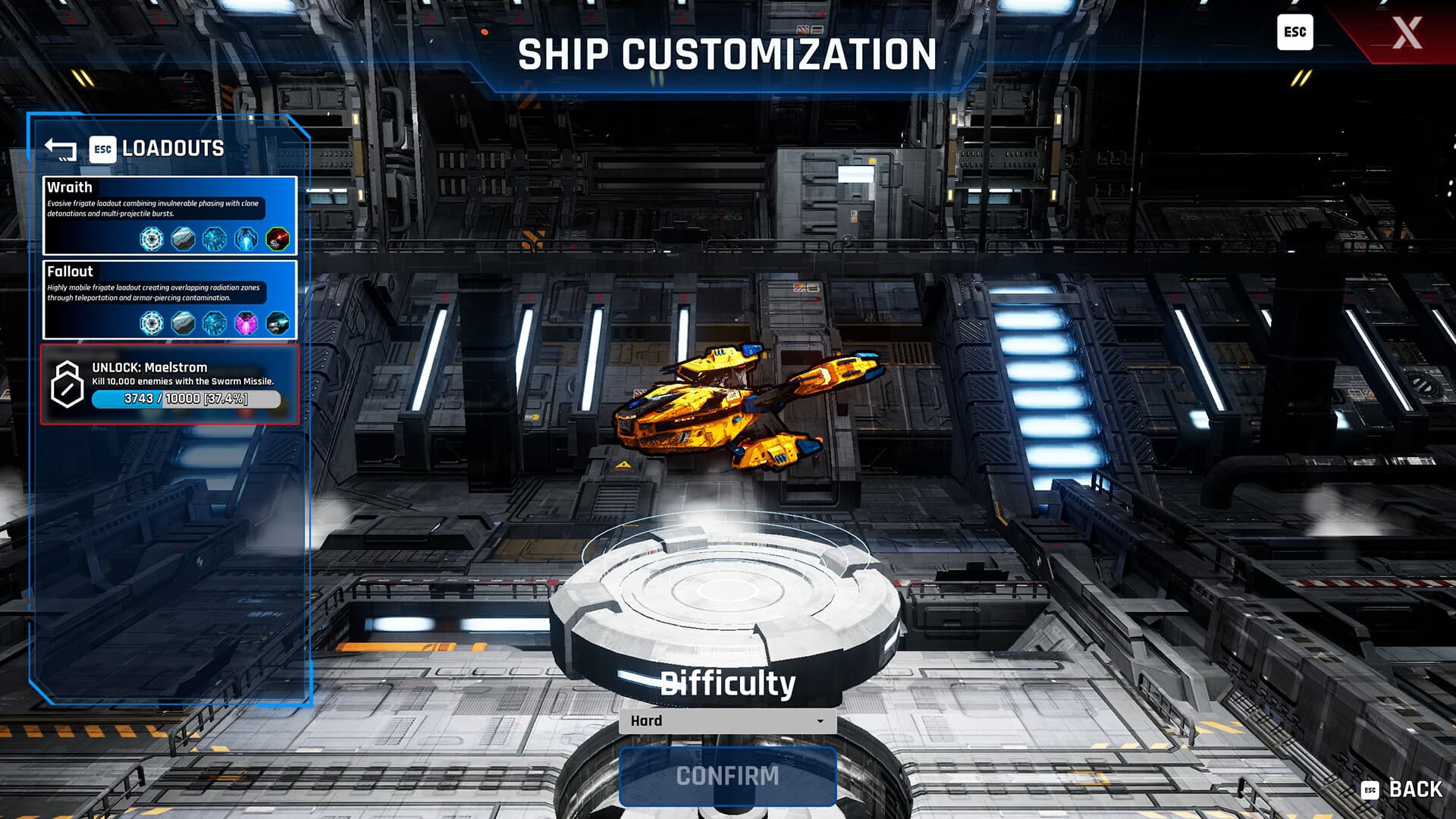Select the armor plating icon in Wraith loadout
This screenshot has height=819, width=1456.
[x=182, y=239]
